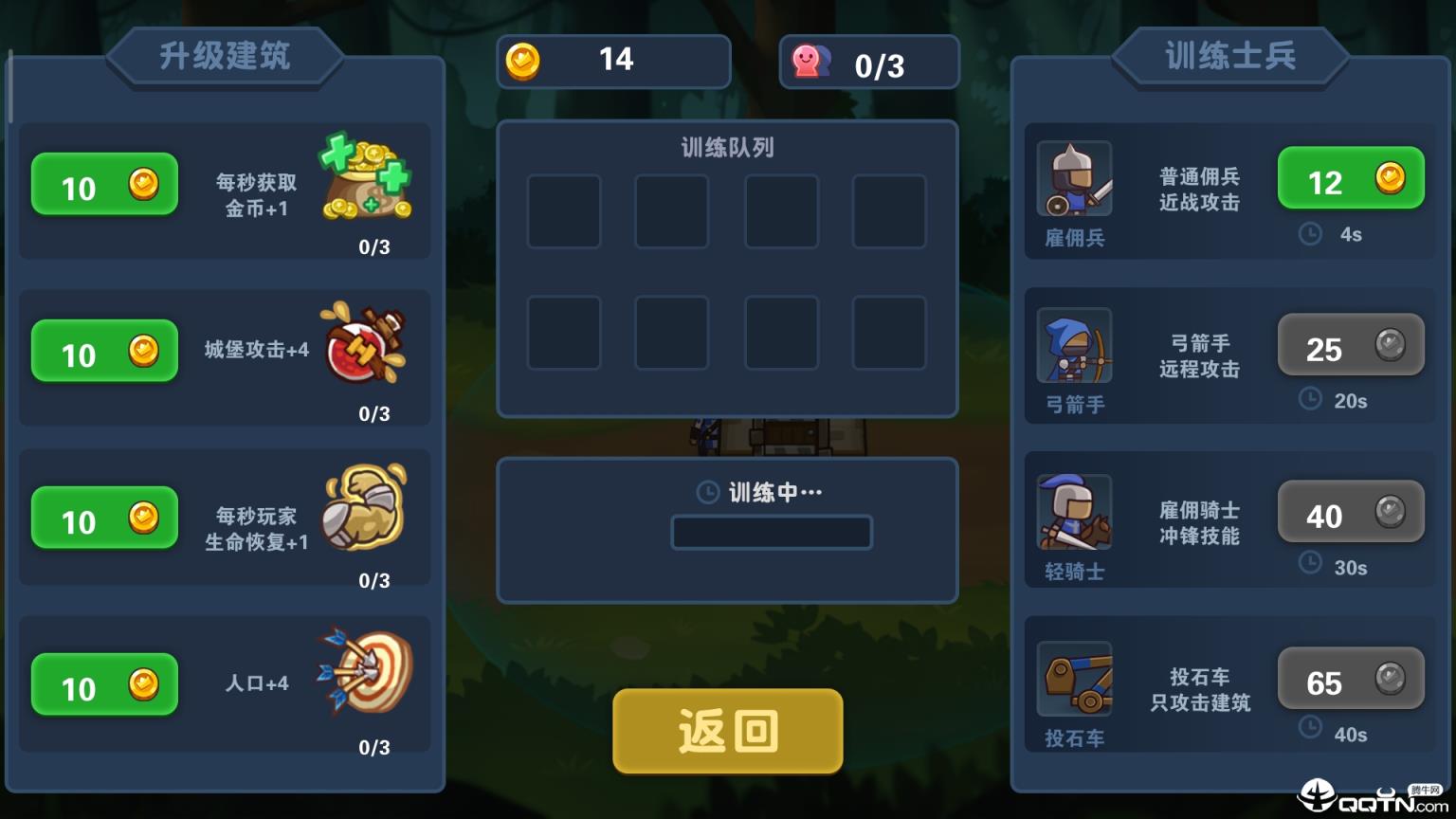1456x819 pixels.
Task: Train an archer for 25
Action: (x=1350, y=345)
